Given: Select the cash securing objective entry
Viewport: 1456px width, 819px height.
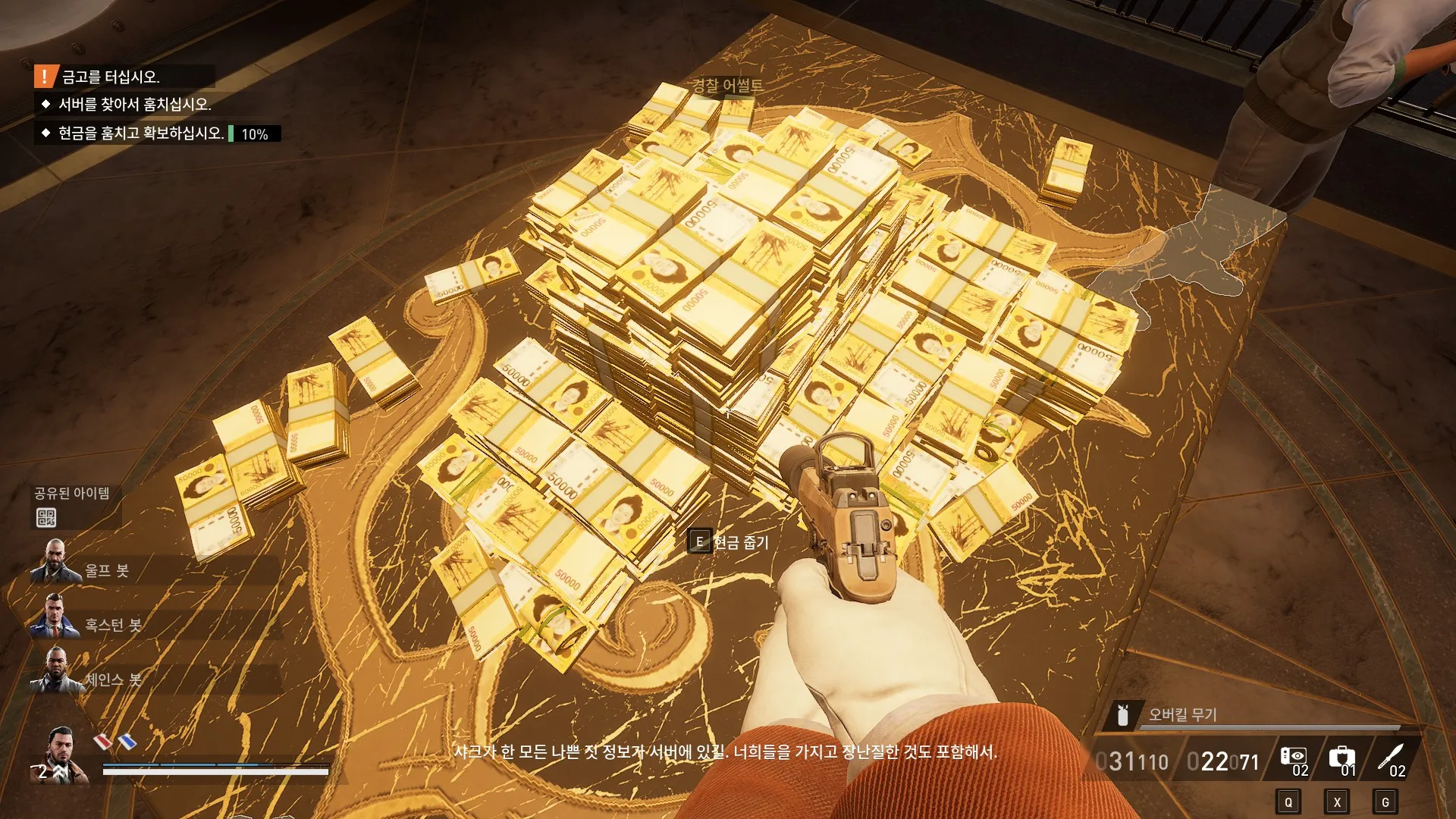Looking at the screenshot, I should (x=141, y=133).
